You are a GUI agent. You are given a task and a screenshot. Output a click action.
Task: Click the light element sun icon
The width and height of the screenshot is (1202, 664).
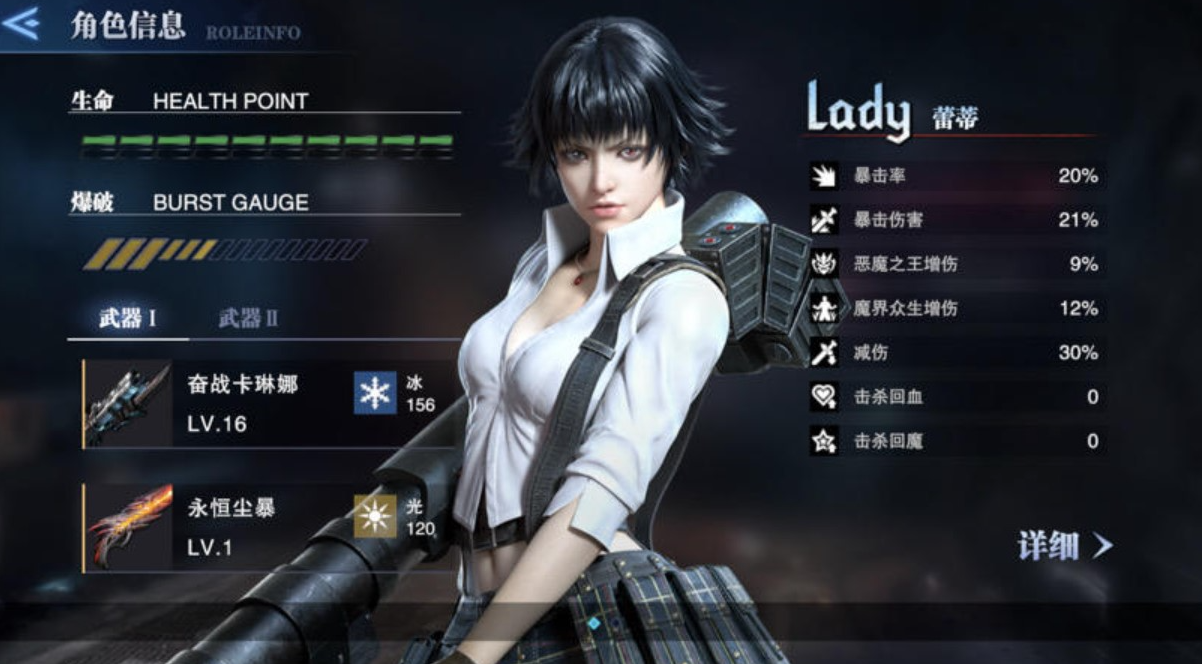pyautogui.click(x=375, y=516)
